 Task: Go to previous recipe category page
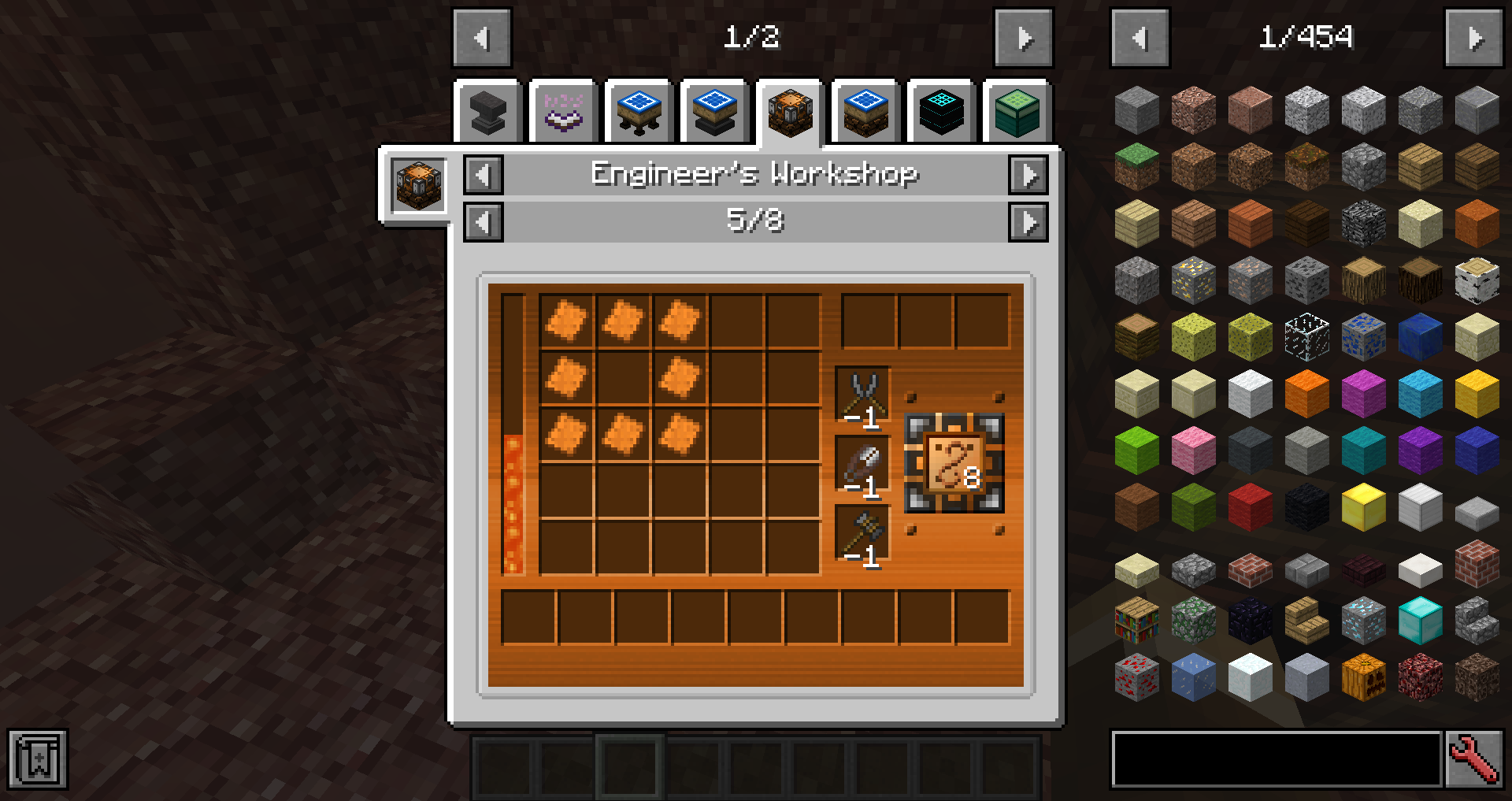[x=482, y=38]
